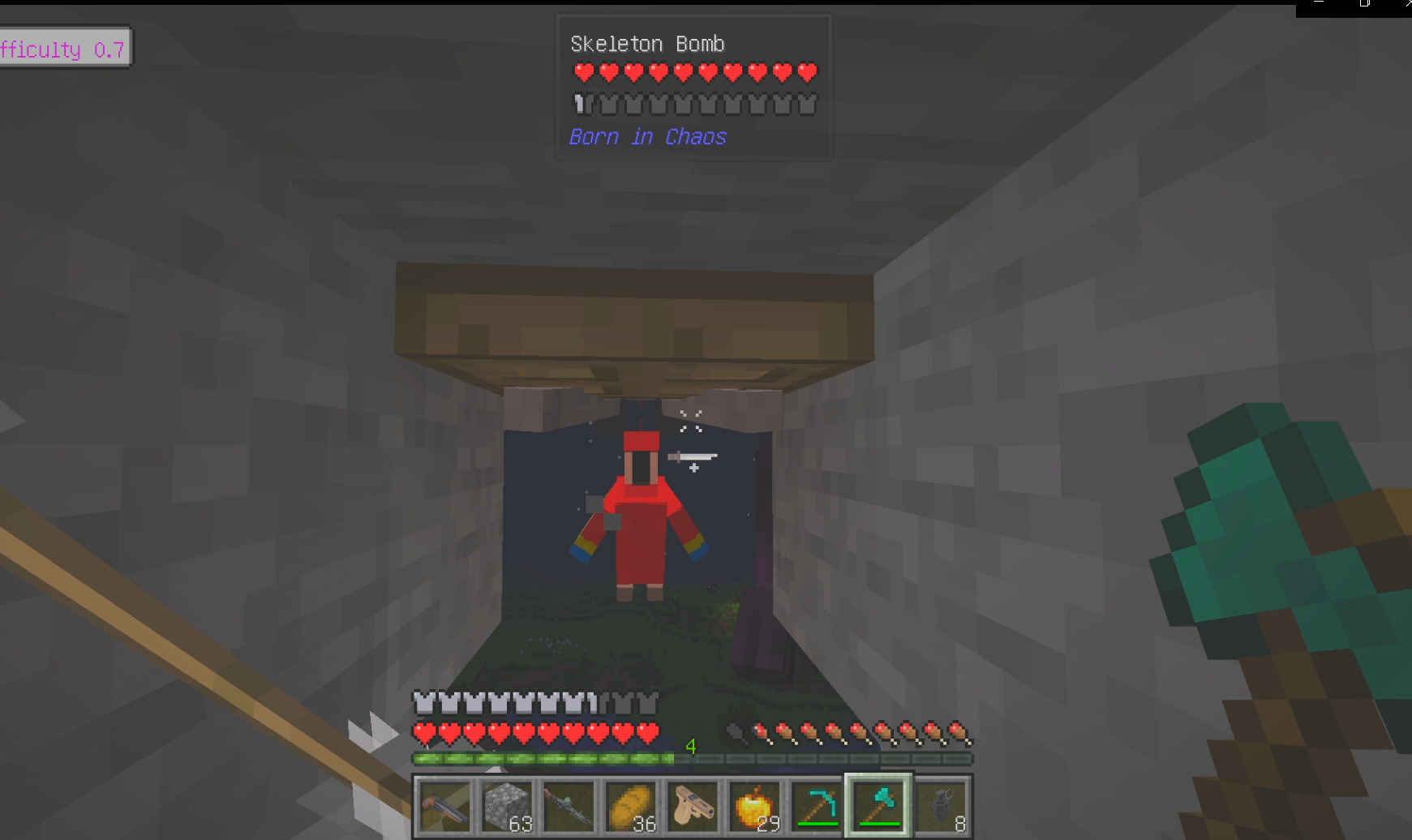Select the shotgun in hotbar slot one
This screenshot has height=840, width=1412.
[444, 807]
